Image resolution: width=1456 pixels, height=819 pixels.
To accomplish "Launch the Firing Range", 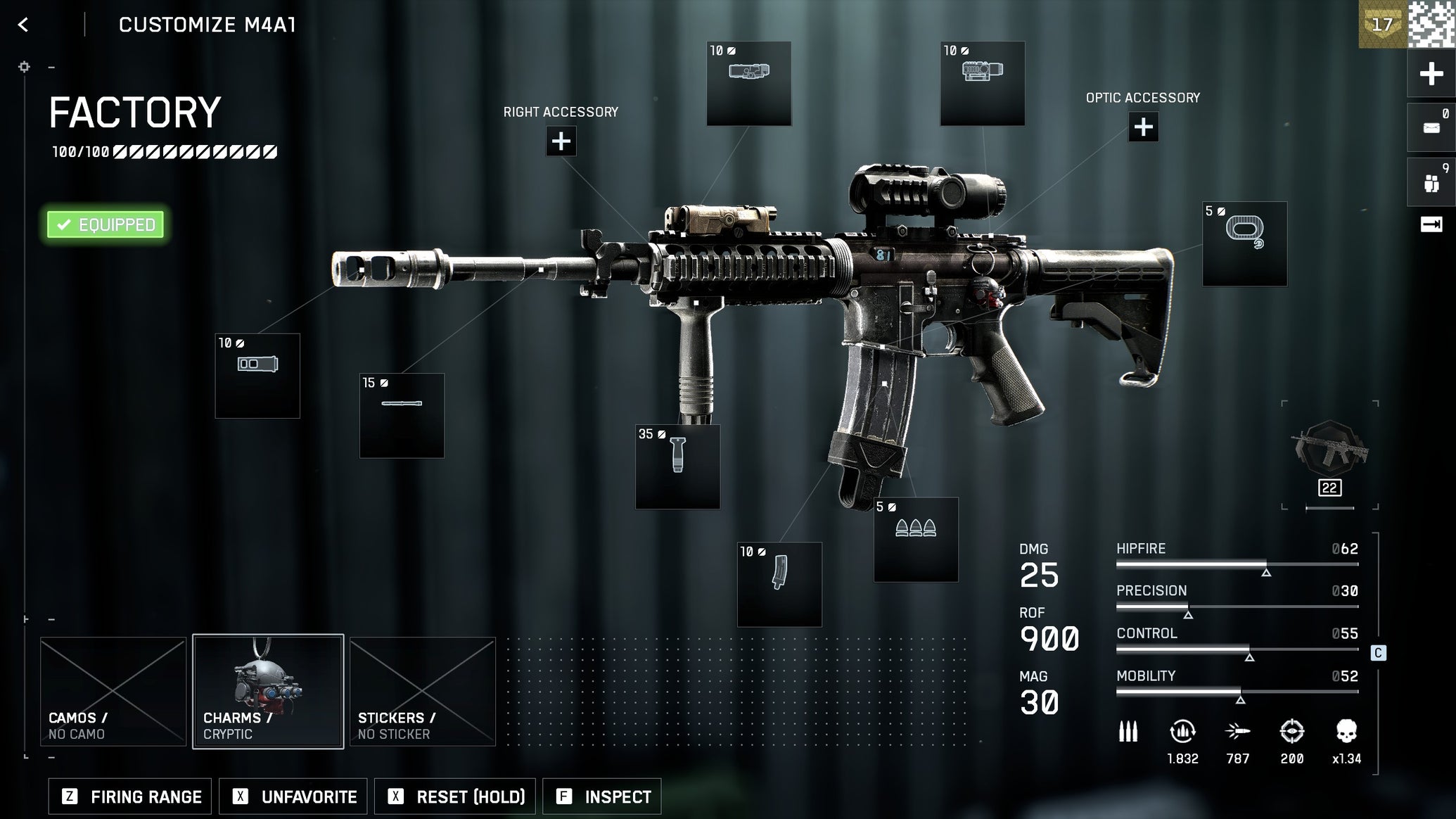I will 130,796.
